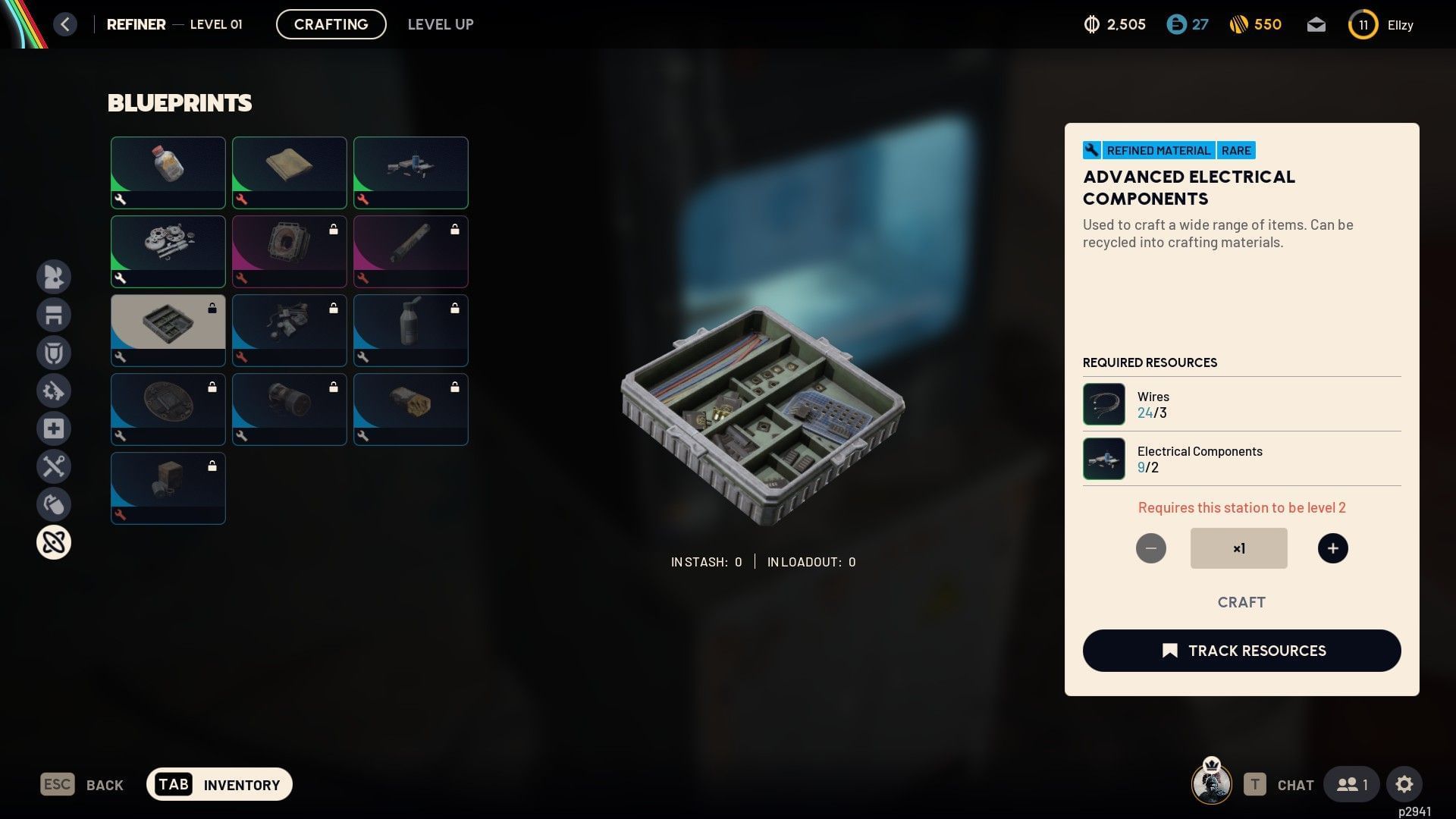Open the weapon attachments gear category icon
The image size is (1456, 819).
pos(54,391)
